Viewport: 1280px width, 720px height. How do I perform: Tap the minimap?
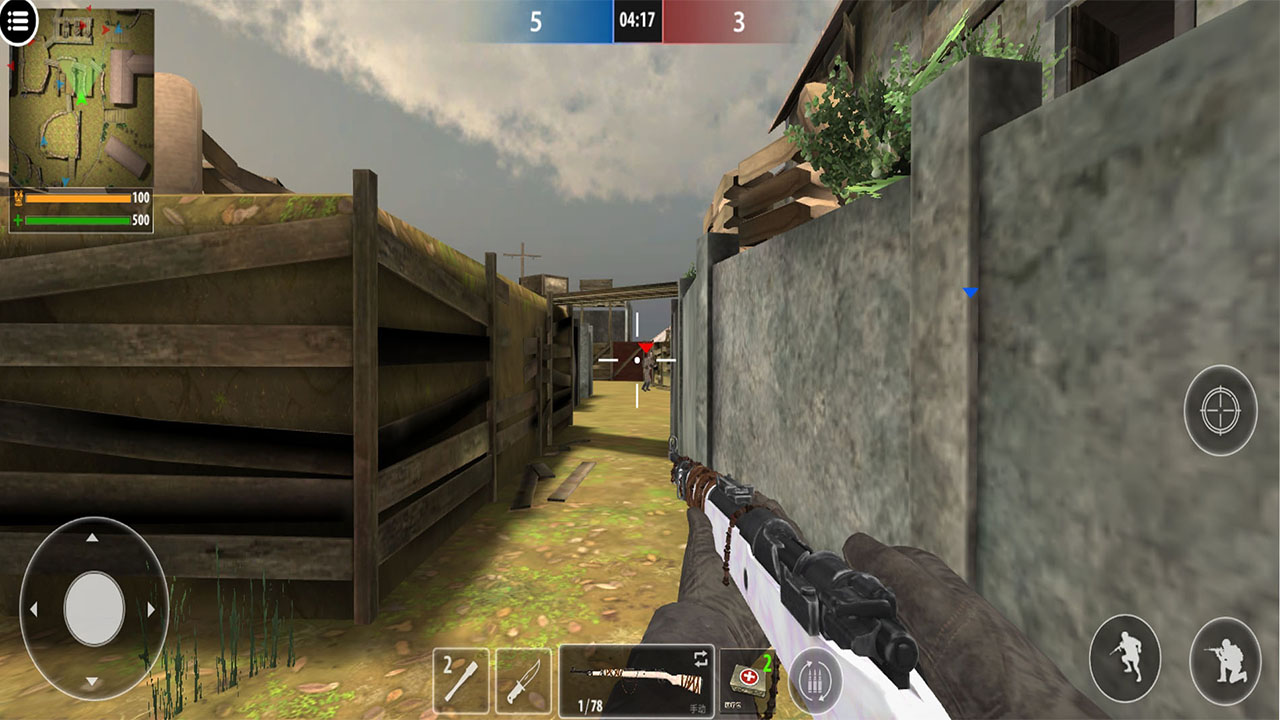coord(82,98)
